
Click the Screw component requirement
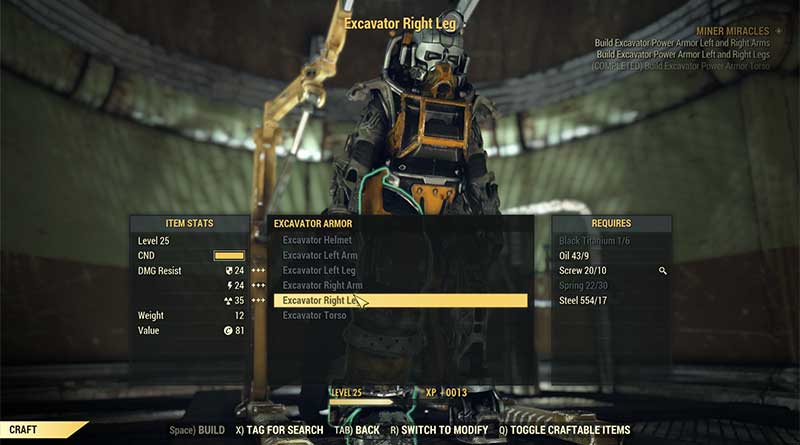pyautogui.click(x=582, y=270)
